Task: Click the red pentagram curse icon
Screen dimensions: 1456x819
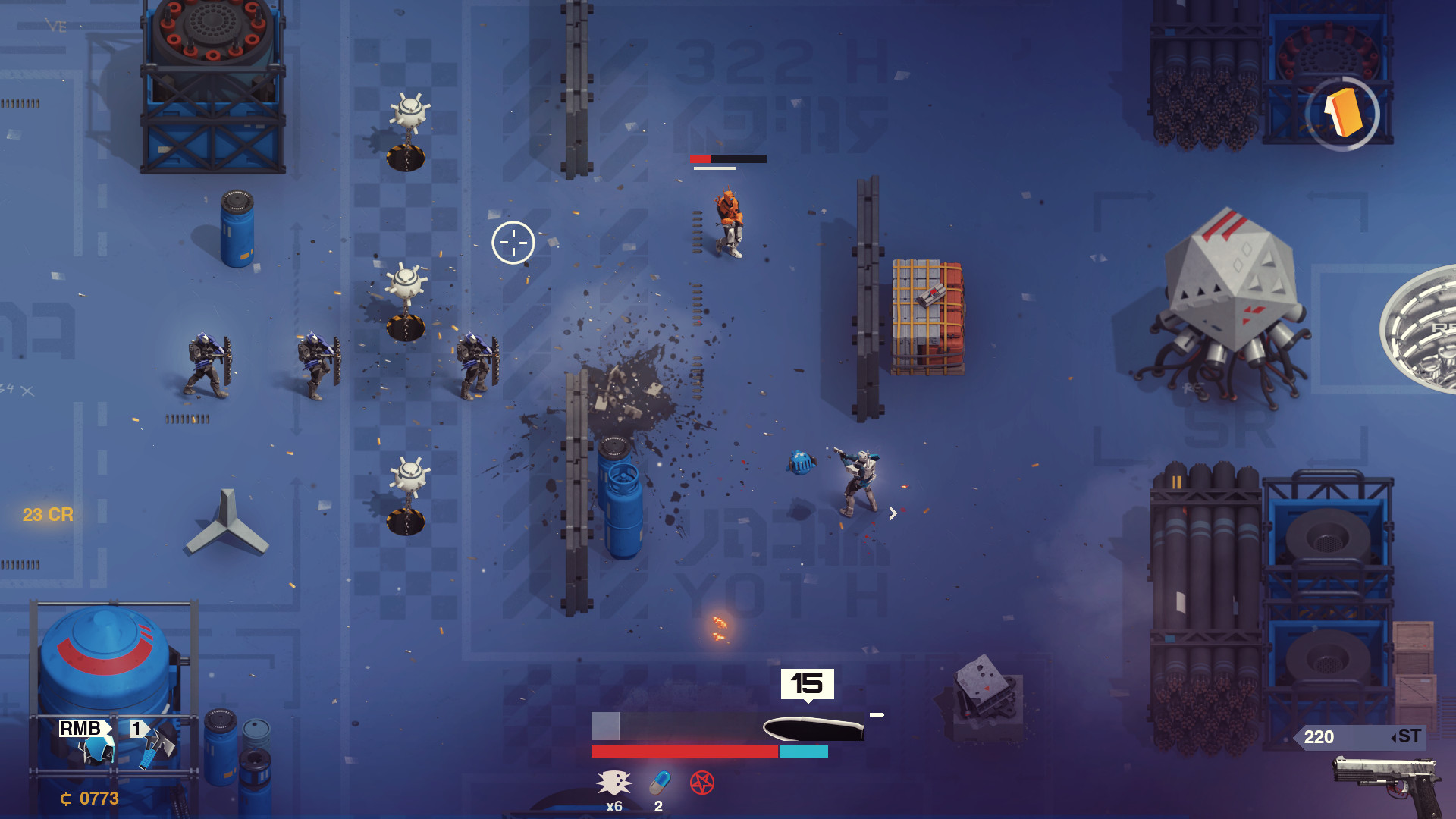Action: (x=703, y=783)
